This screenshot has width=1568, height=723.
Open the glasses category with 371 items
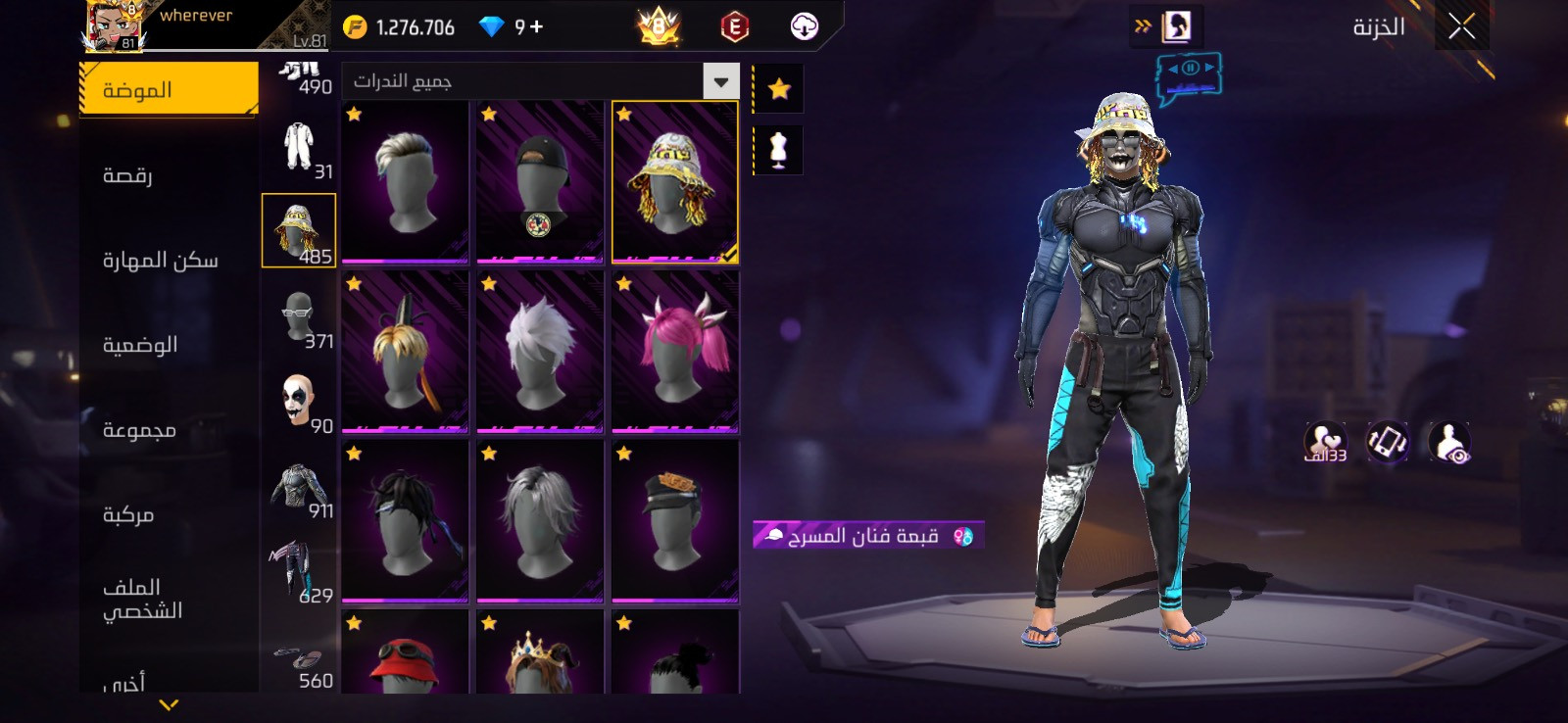(298, 315)
